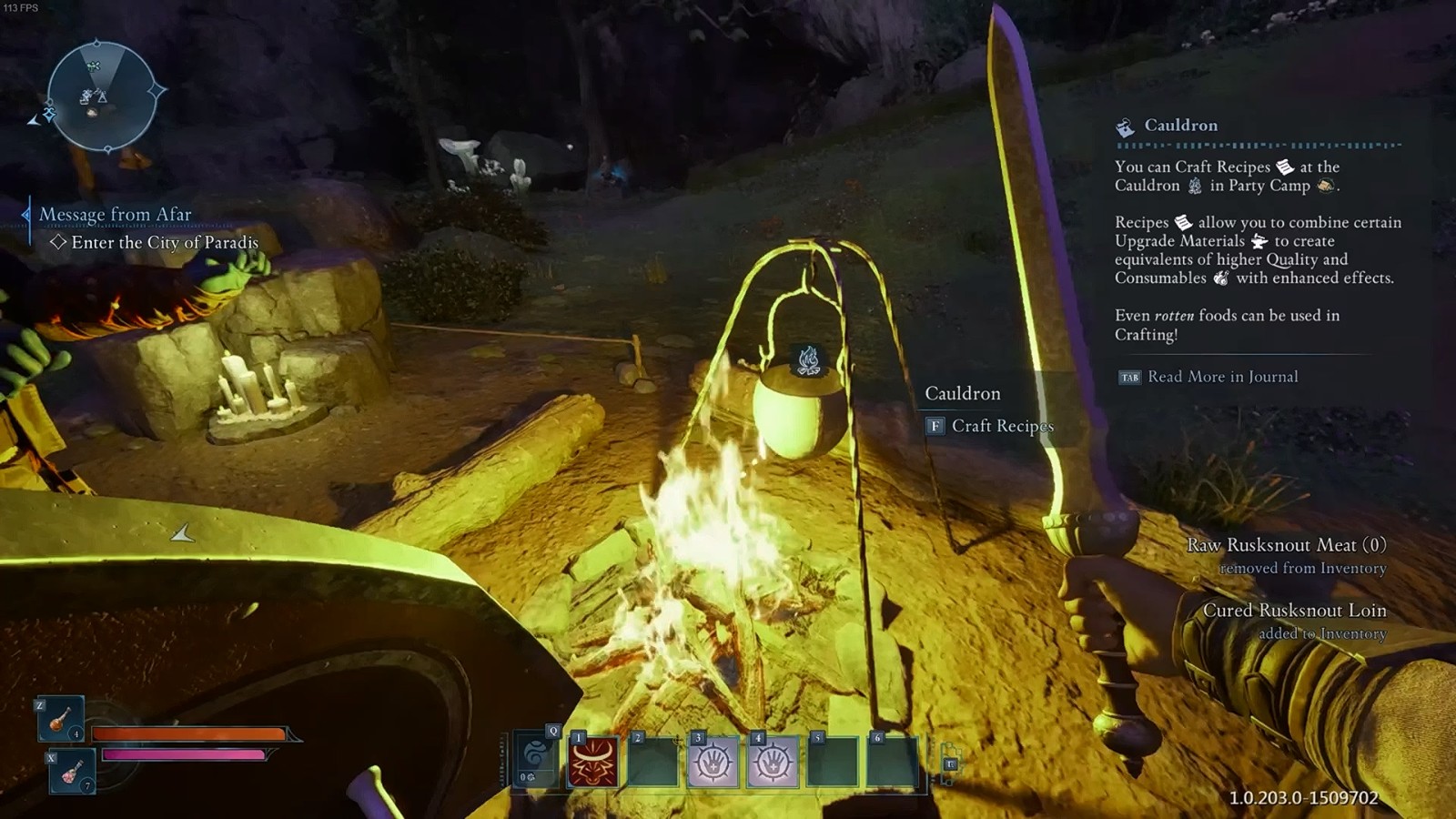The image size is (1456, 819).
Task: Activate the red bull head ability
Action: pos(593,762)
